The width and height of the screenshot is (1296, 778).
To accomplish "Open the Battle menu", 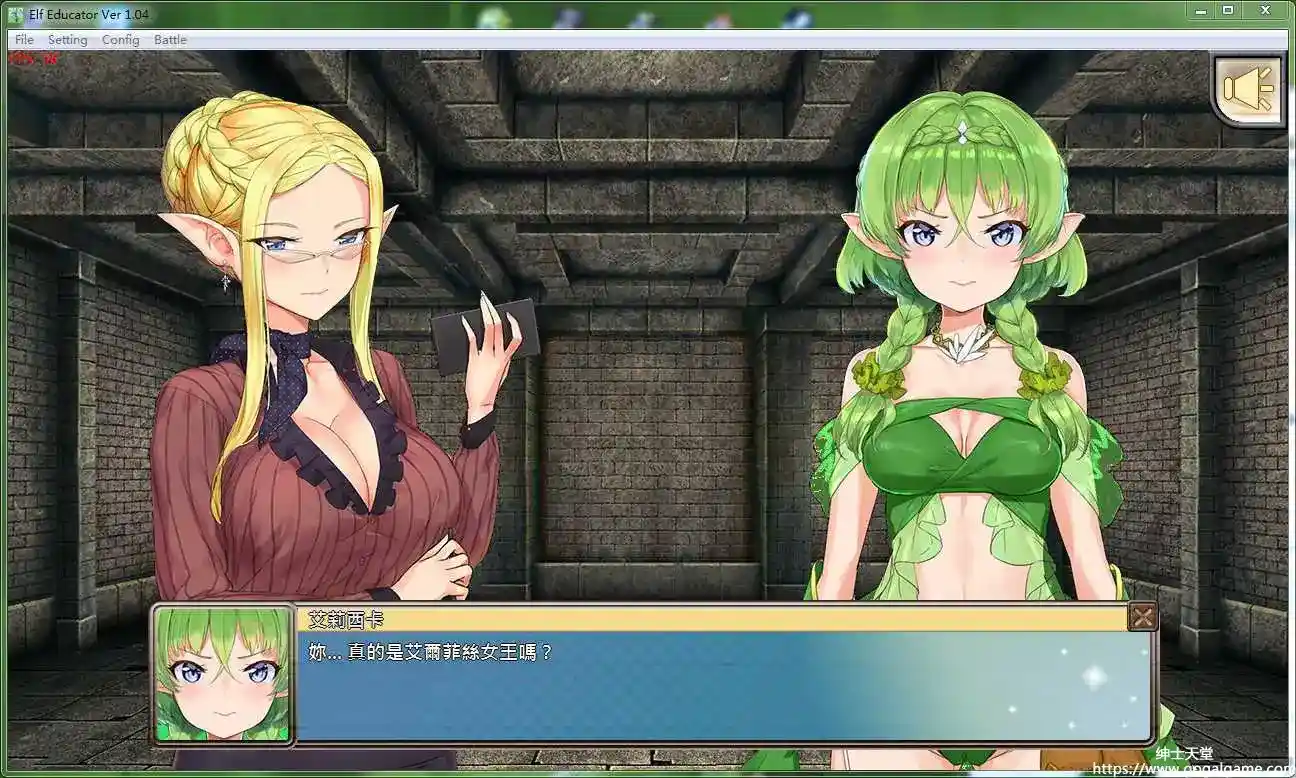I will coord(170,39).
